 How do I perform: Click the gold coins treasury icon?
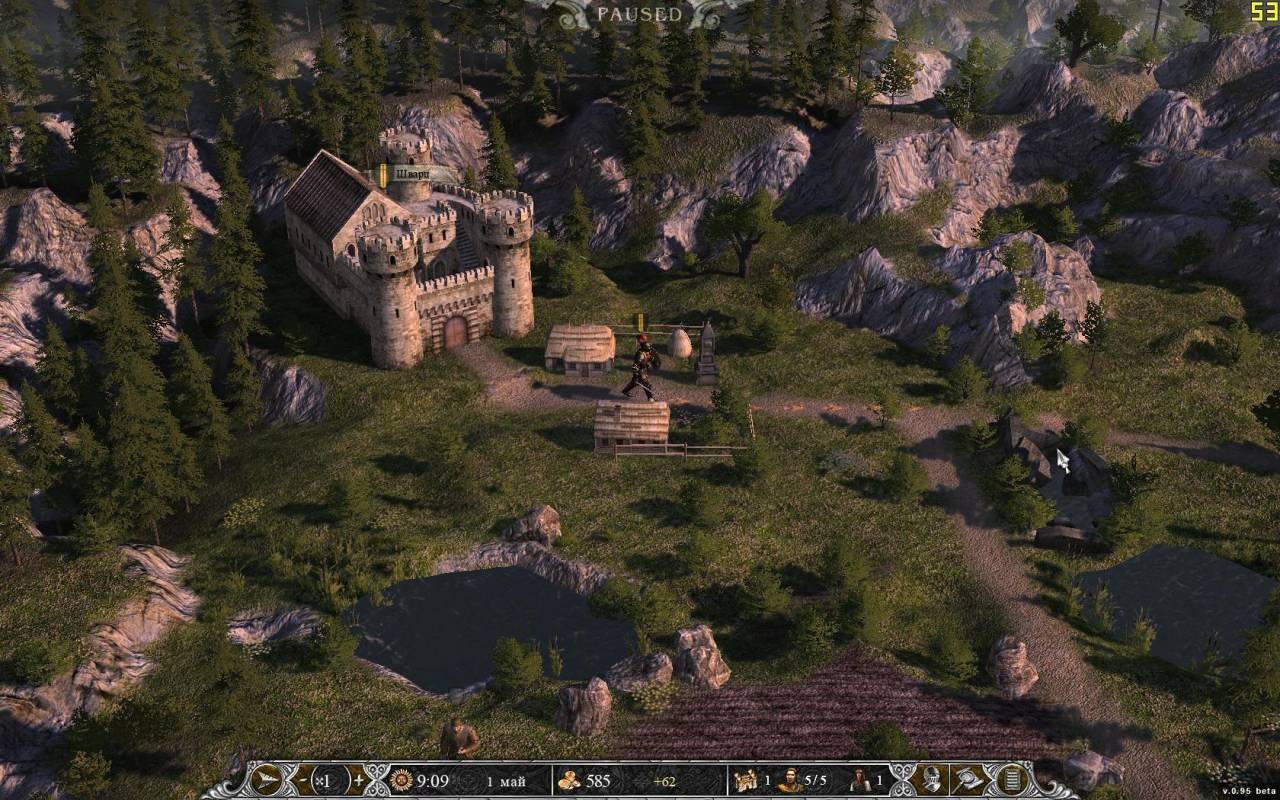(569, 781)
